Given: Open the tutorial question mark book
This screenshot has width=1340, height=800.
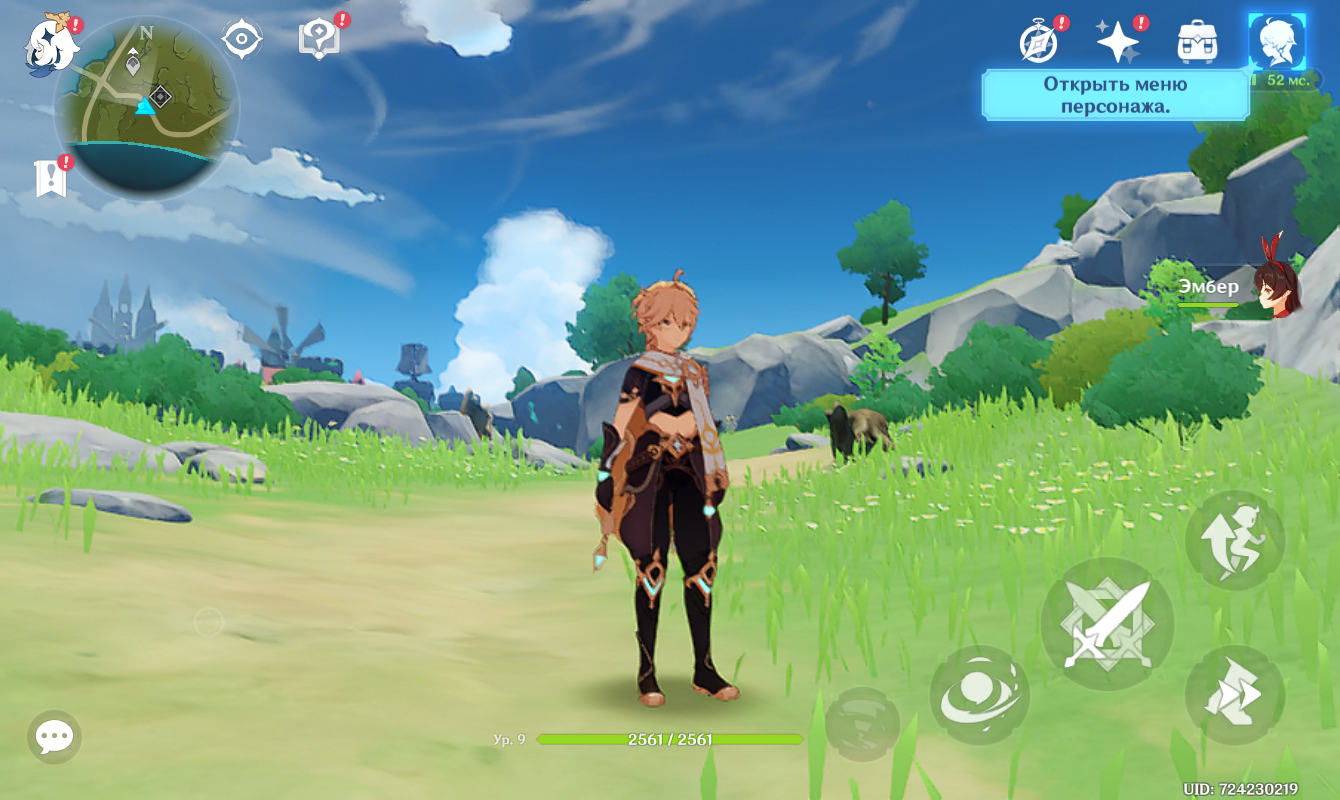Looking at the screenshot, I should tap(319, 40).
